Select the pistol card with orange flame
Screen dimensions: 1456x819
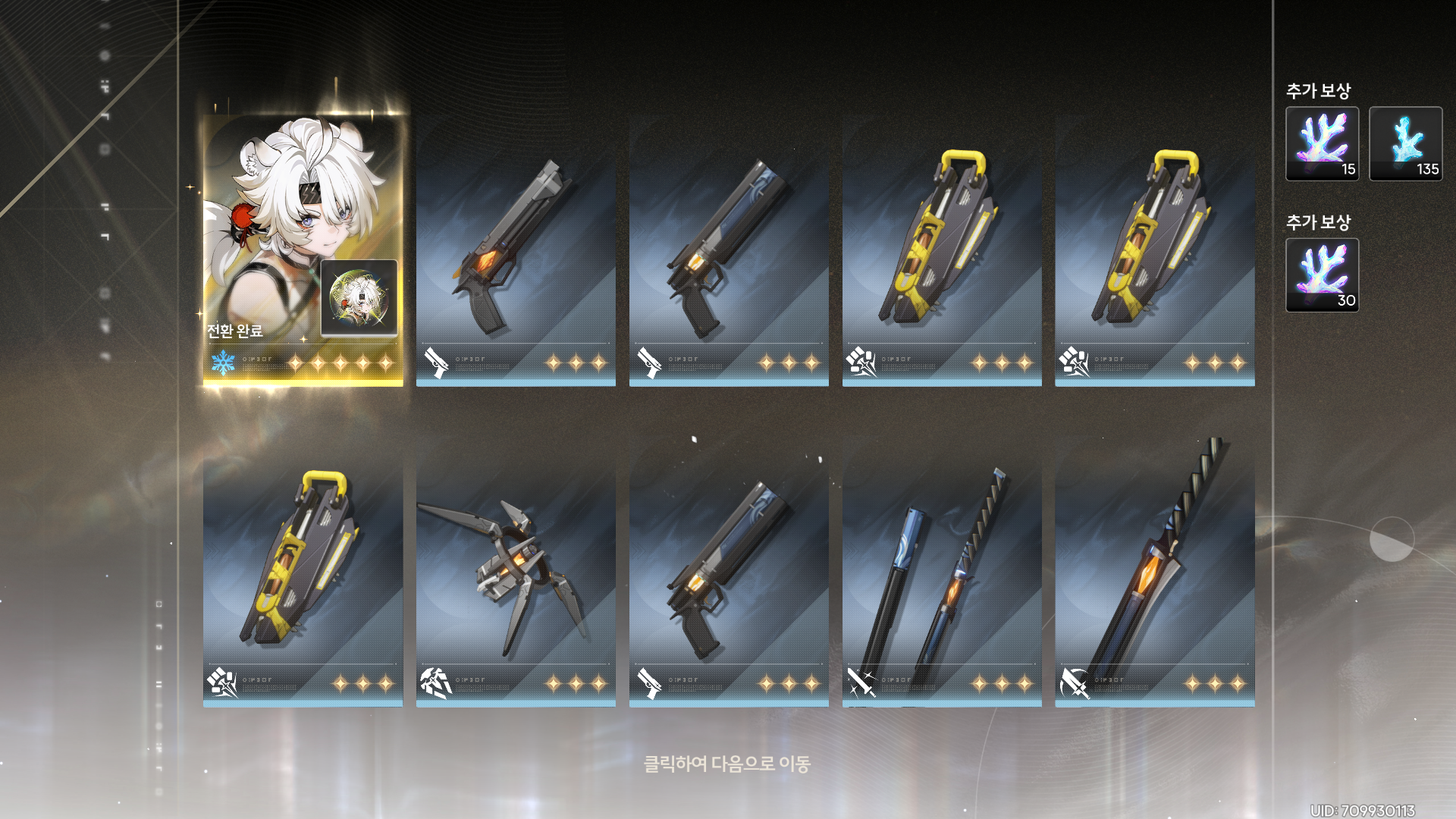(516, 250)
